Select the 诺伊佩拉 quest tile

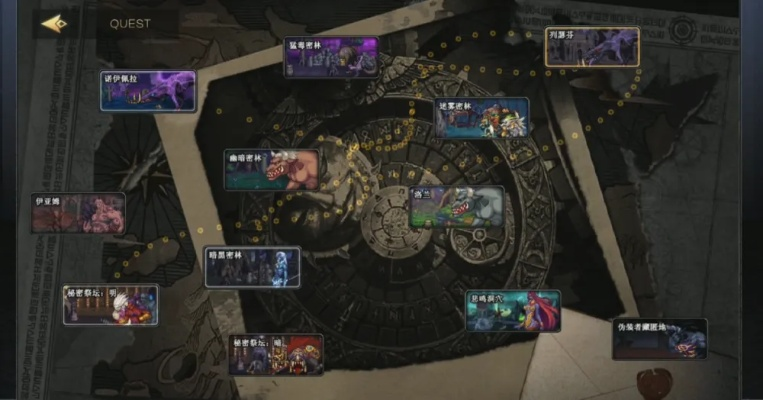coord(148,91)
